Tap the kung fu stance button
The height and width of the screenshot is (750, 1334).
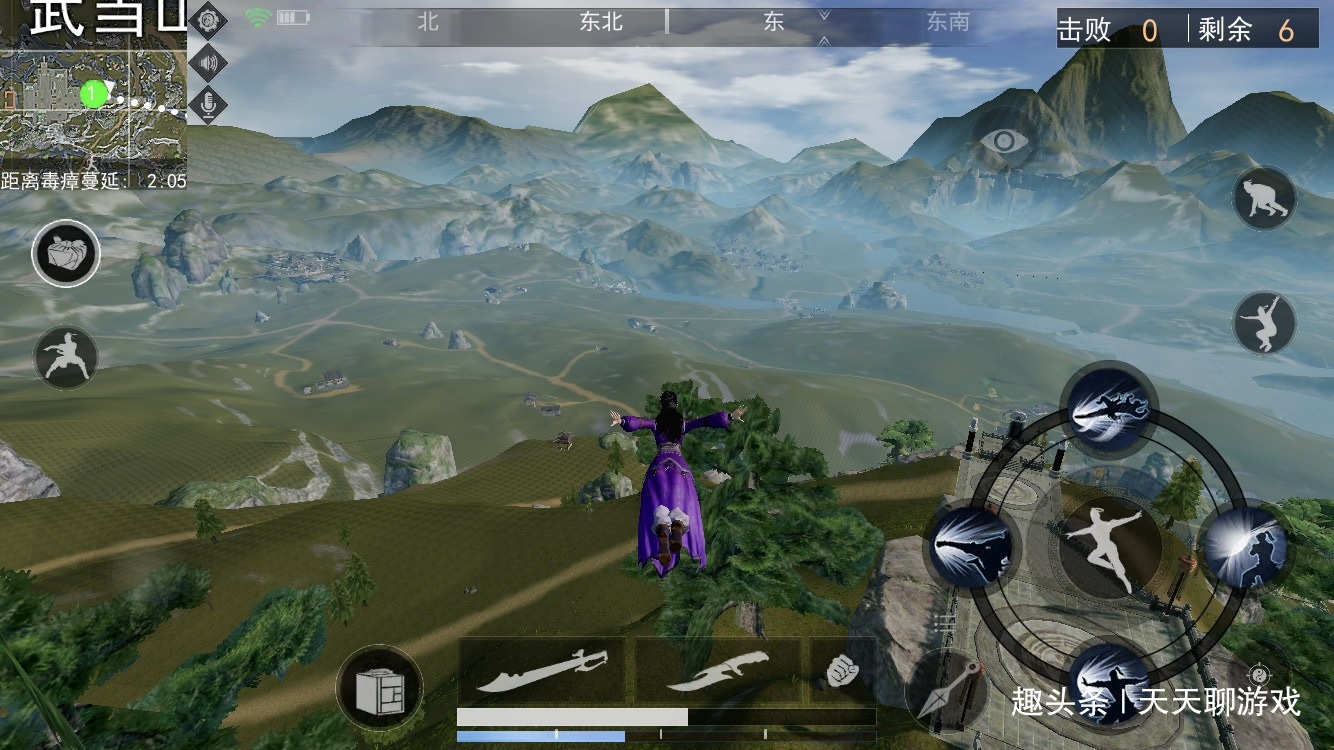pyautogui.click(x=66, y=357)
